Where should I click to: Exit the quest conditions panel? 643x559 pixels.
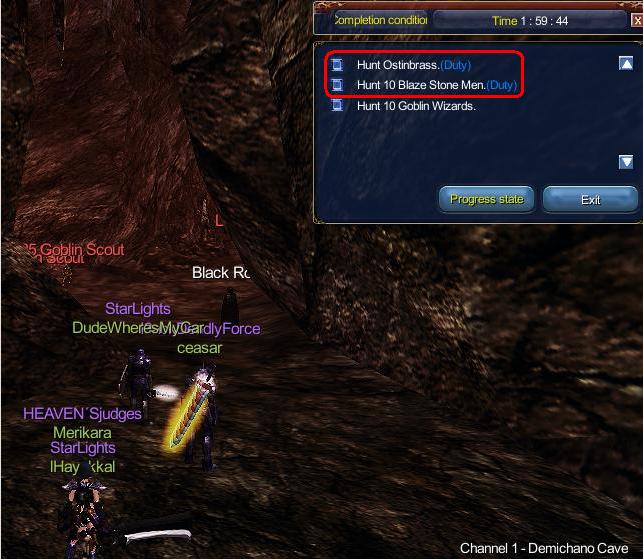click(590, 199)
